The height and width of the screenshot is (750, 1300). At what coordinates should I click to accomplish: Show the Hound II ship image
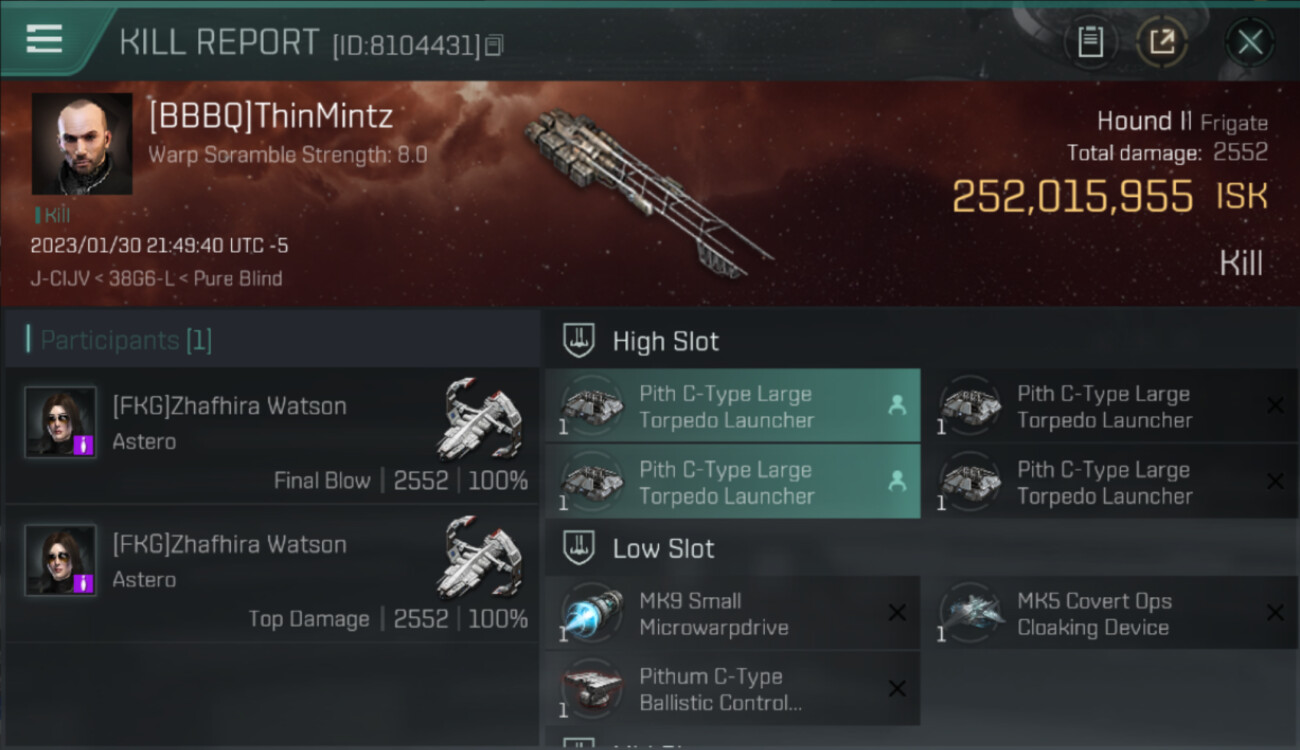click(645, 190)
